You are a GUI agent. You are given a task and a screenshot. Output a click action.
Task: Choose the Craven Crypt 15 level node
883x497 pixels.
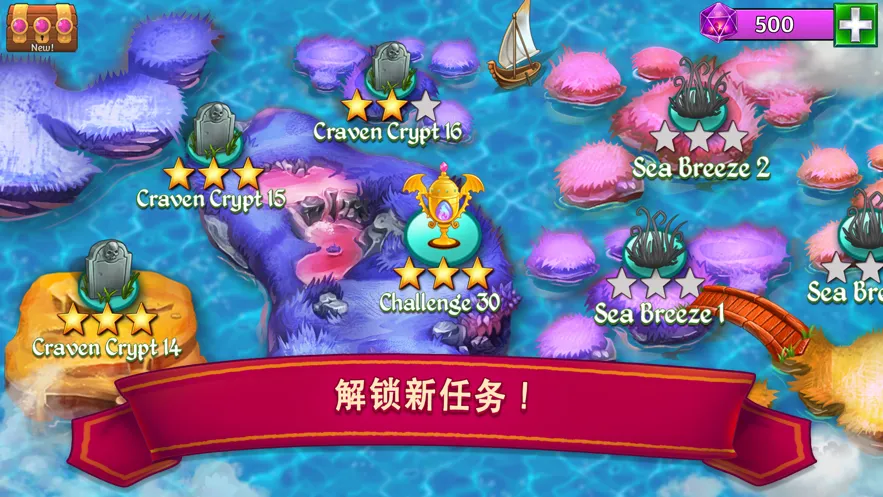[211, 132]
